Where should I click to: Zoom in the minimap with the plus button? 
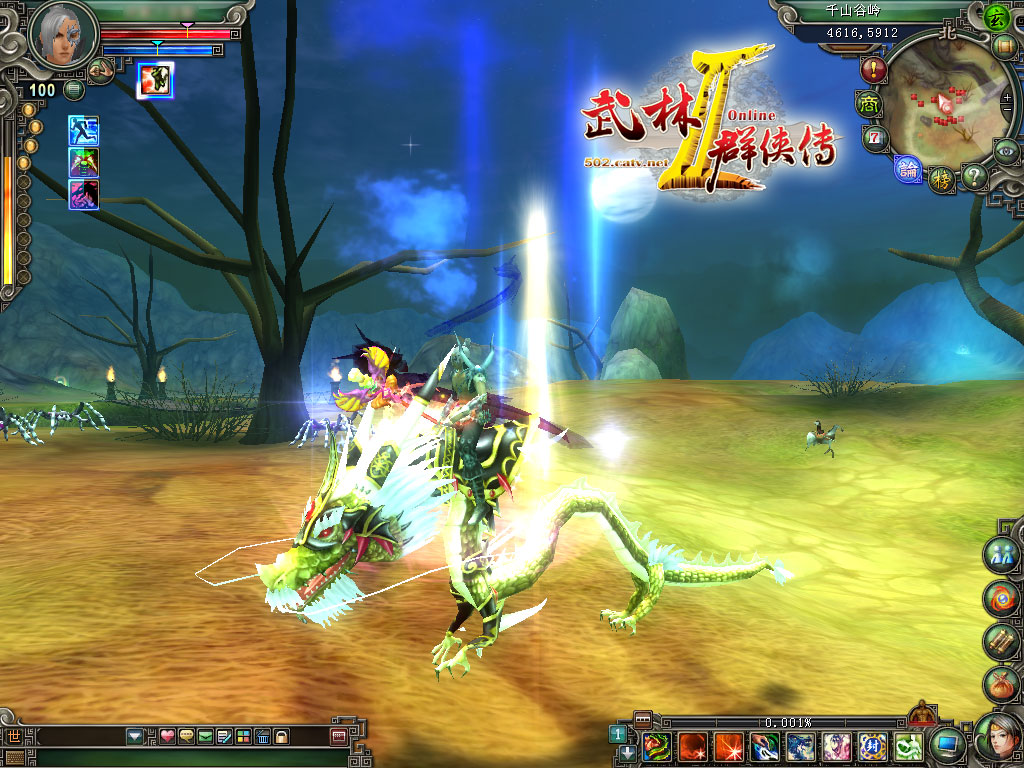pyautogui.click(x=1007, y=98)
